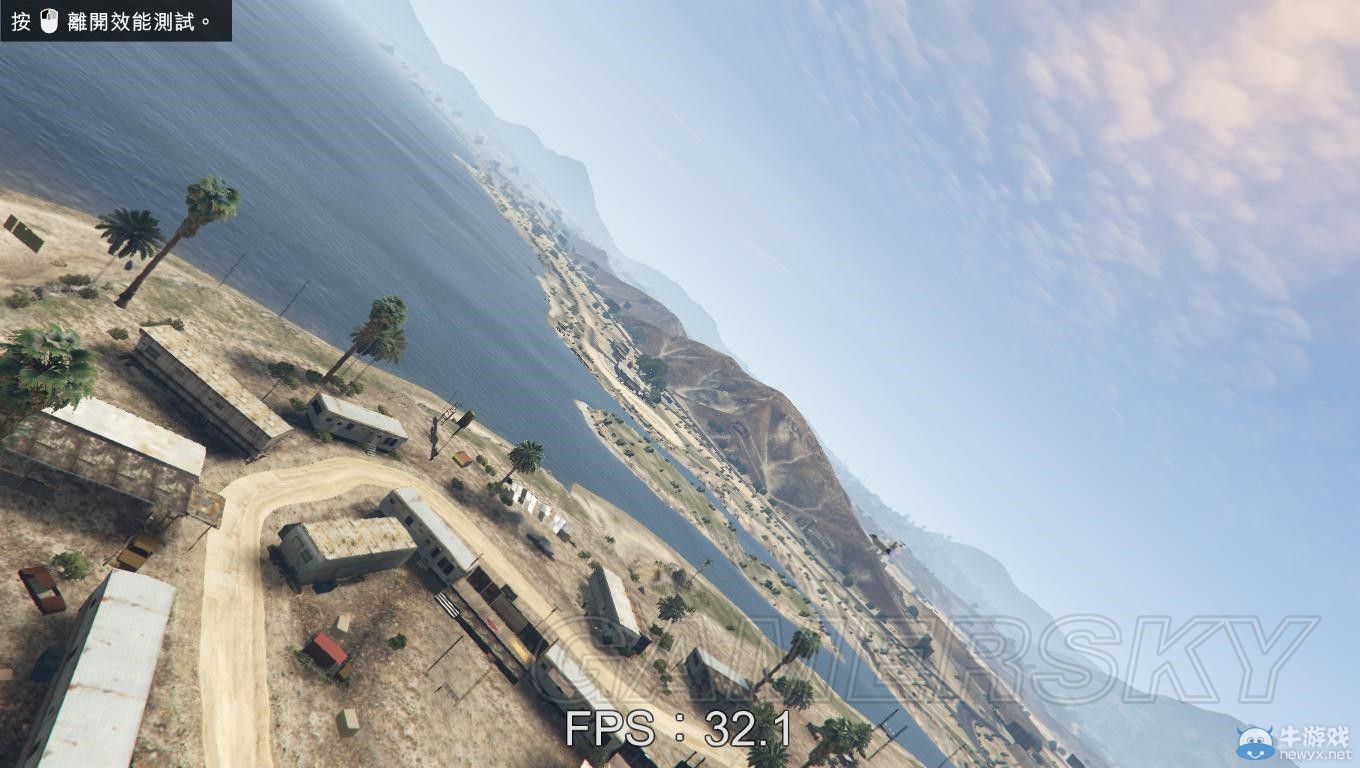Click the 牛游戏 logo text
Image resolution: width=1360 pixels, height=768 pixels.
pos(1314,736)
